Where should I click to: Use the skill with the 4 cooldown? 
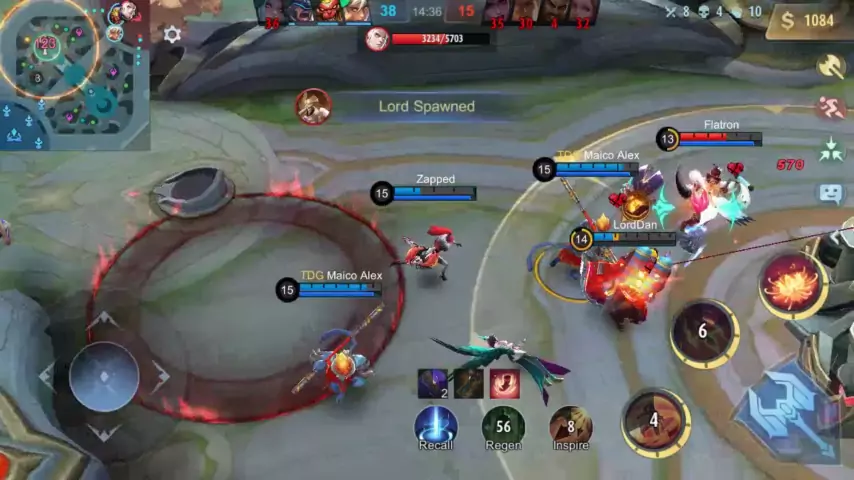point(655,421)
